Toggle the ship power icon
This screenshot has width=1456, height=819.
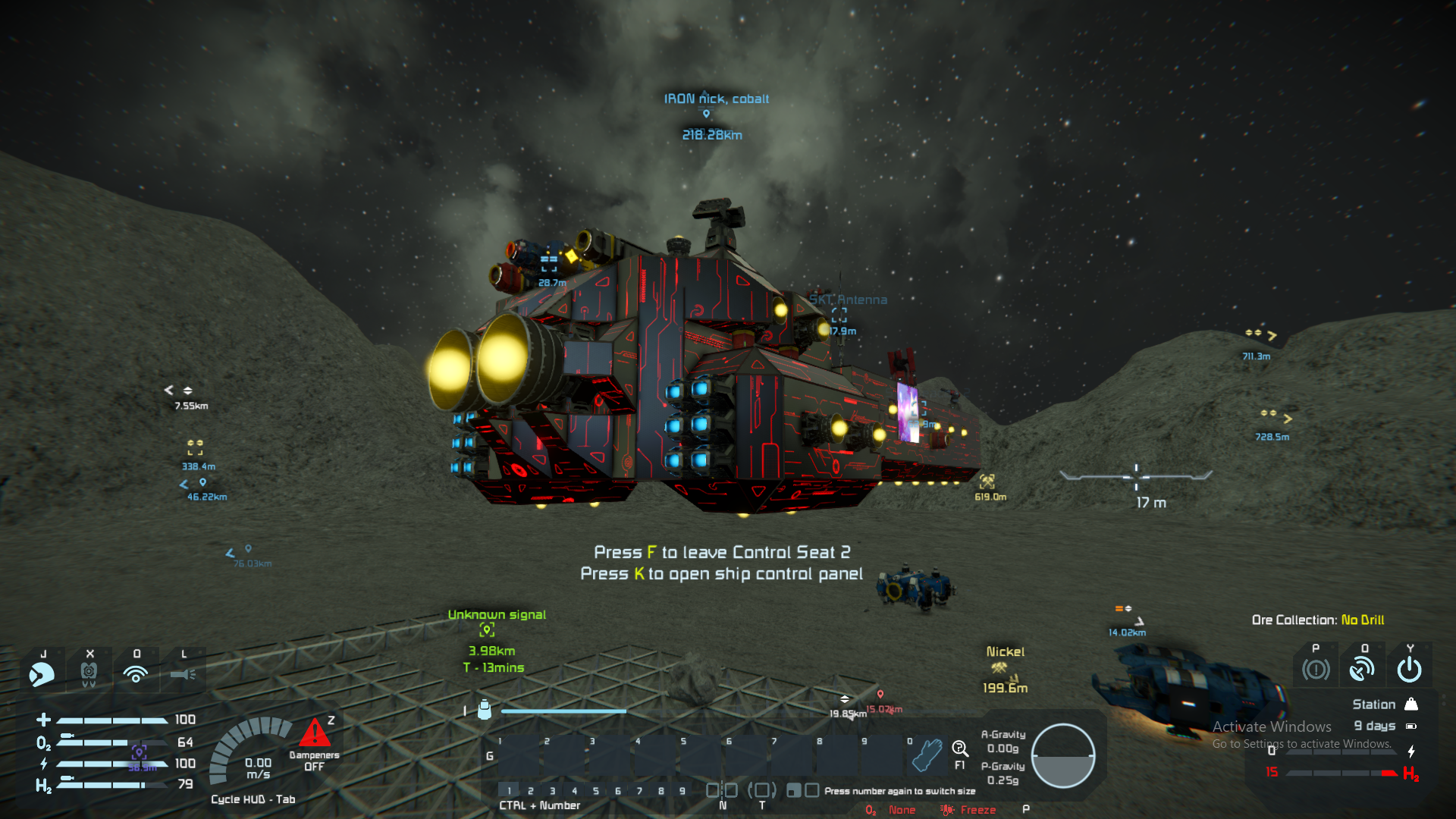[1409, 670]
